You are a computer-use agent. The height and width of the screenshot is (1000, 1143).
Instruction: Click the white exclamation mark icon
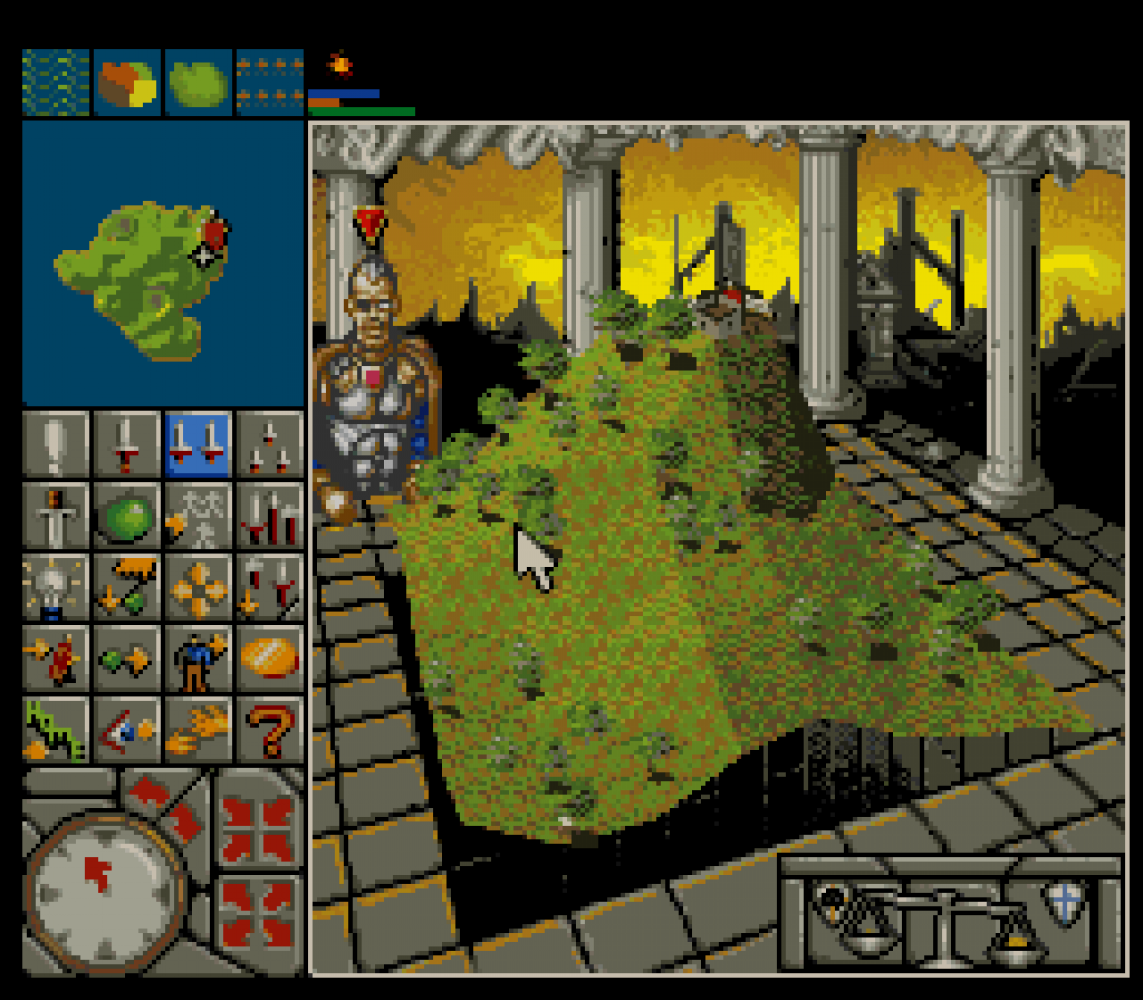pyautogui.click(x=56, y=444)
